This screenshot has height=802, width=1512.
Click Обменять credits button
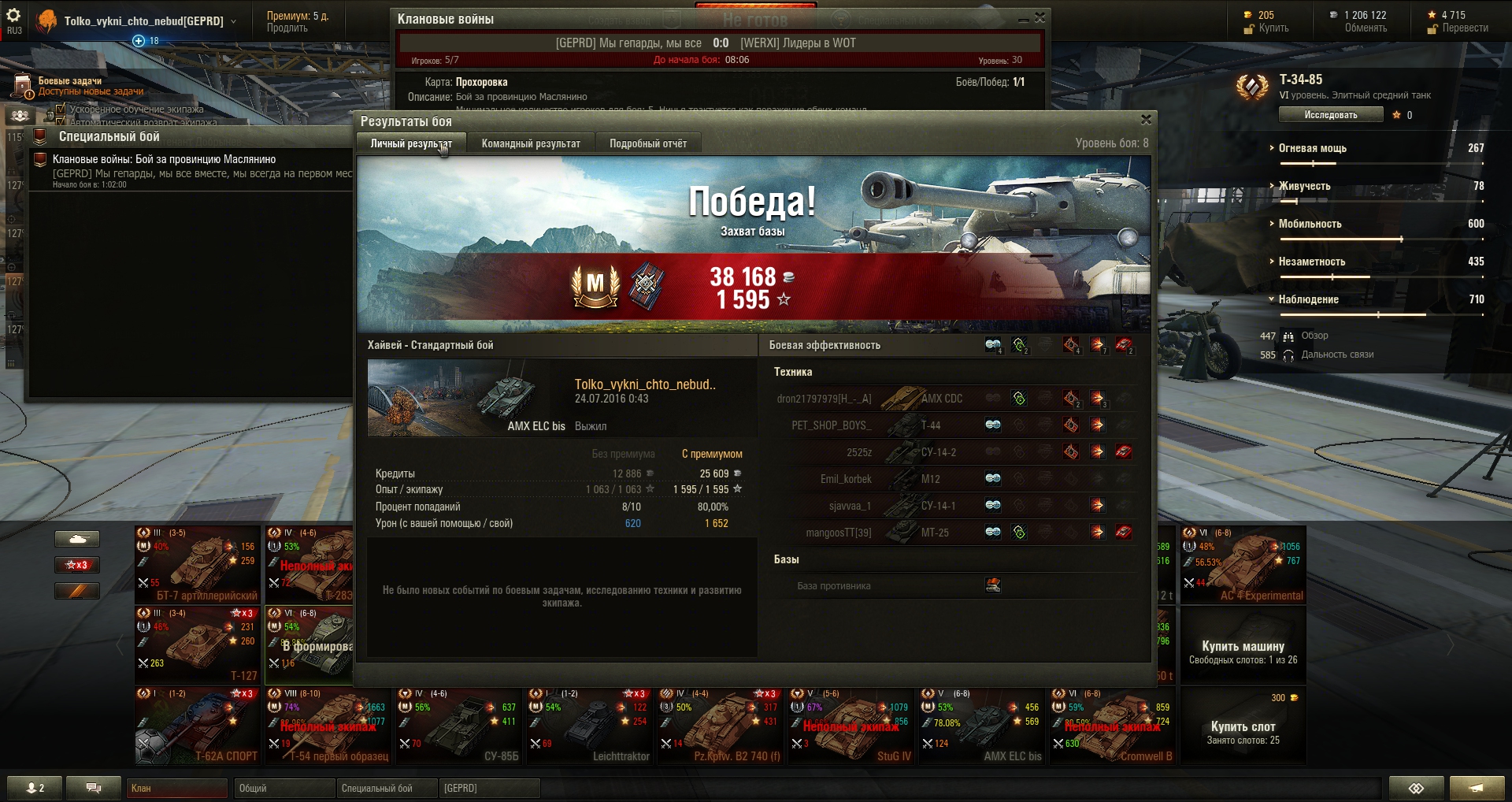[1366, 28]
